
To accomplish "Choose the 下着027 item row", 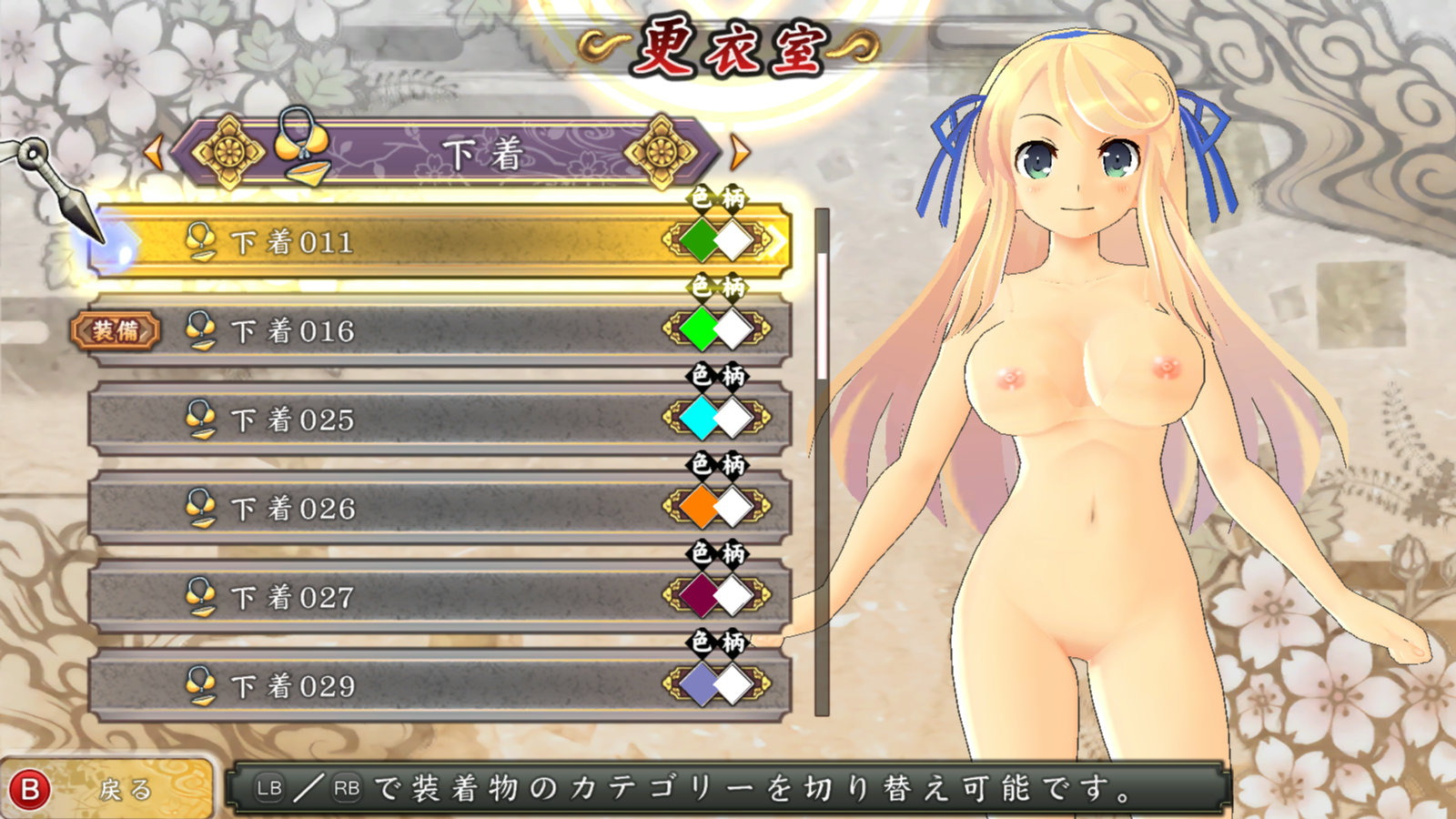I will pos(409,597).
